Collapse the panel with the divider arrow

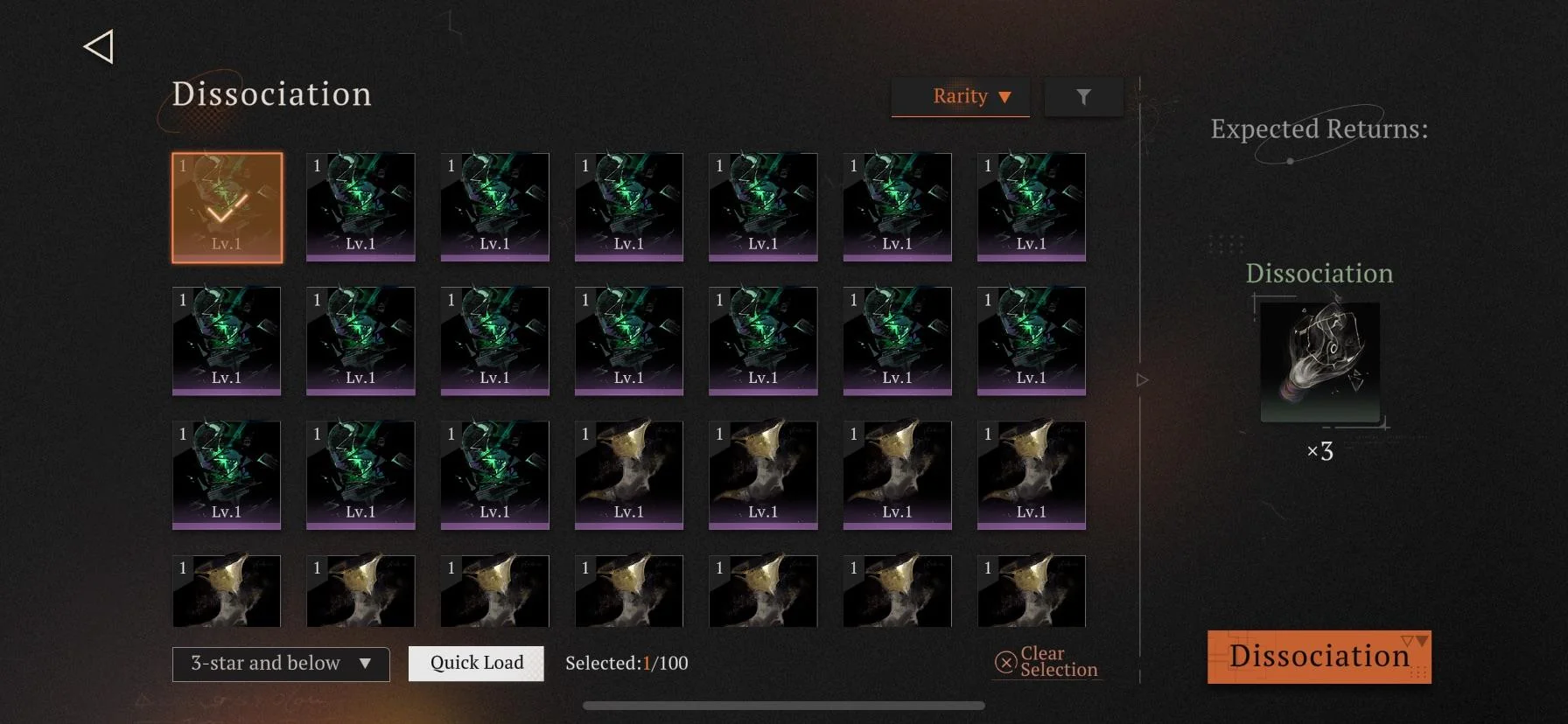pyautogui.click(x=1142, y=380)
